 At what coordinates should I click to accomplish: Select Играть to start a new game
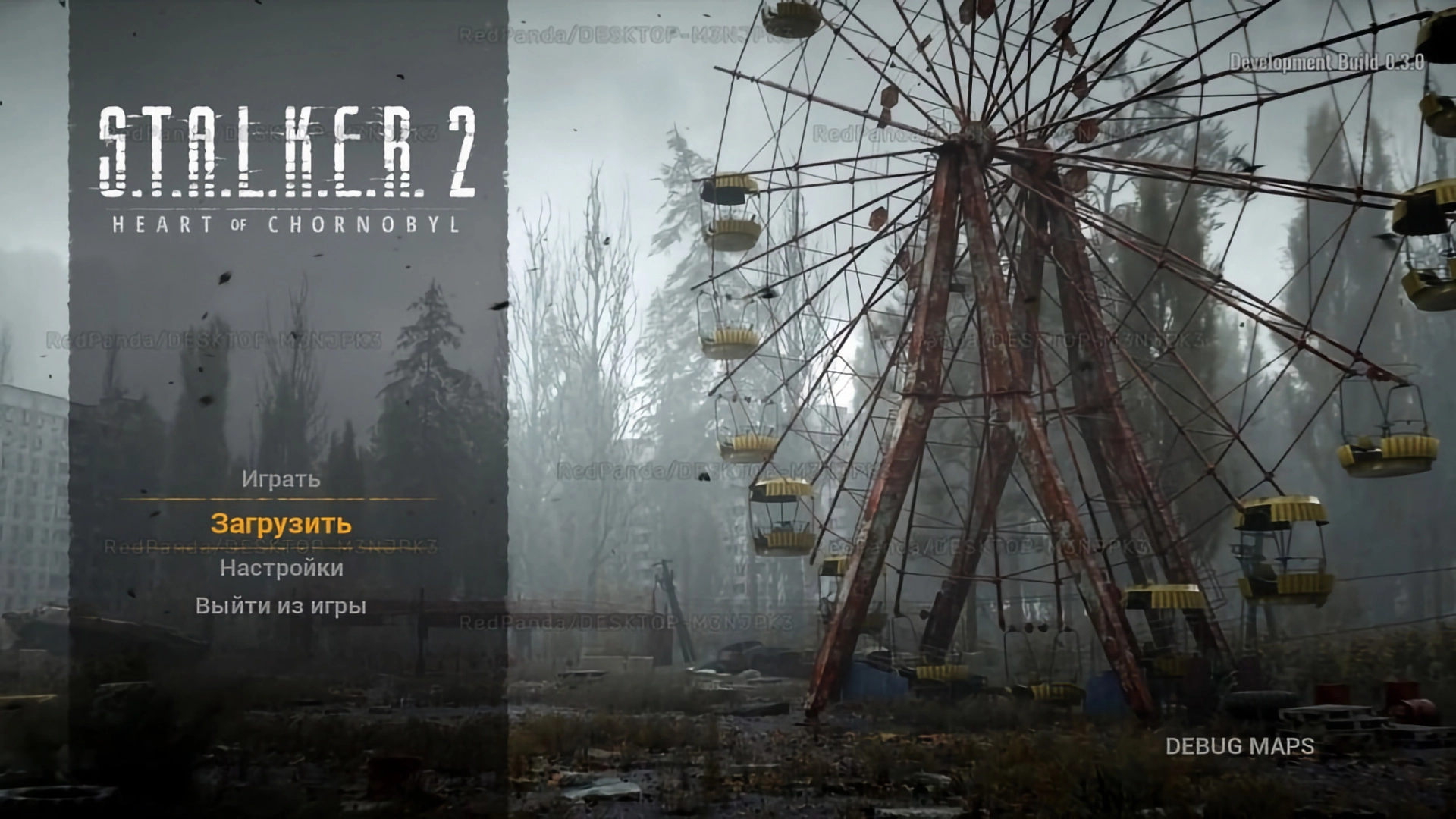[x=281, y=479]
